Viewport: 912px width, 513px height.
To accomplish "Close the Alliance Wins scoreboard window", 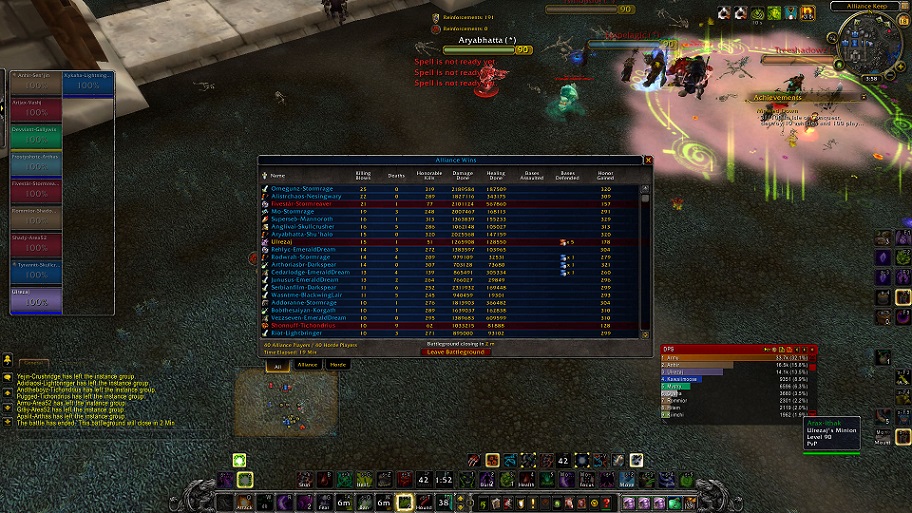I will (648, 160).
